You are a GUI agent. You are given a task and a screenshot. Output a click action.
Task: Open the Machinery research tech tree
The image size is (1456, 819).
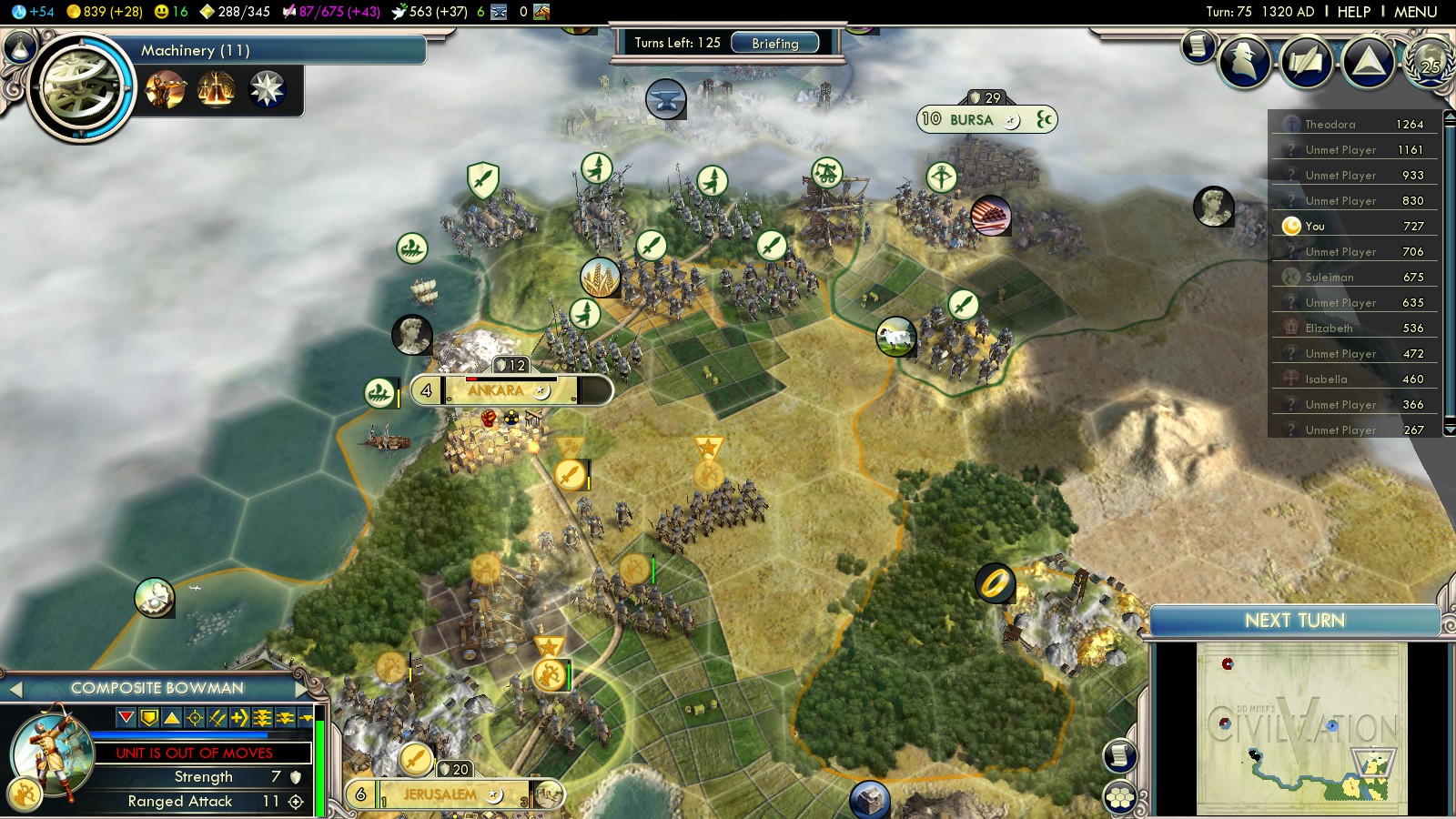click(82, 87)
